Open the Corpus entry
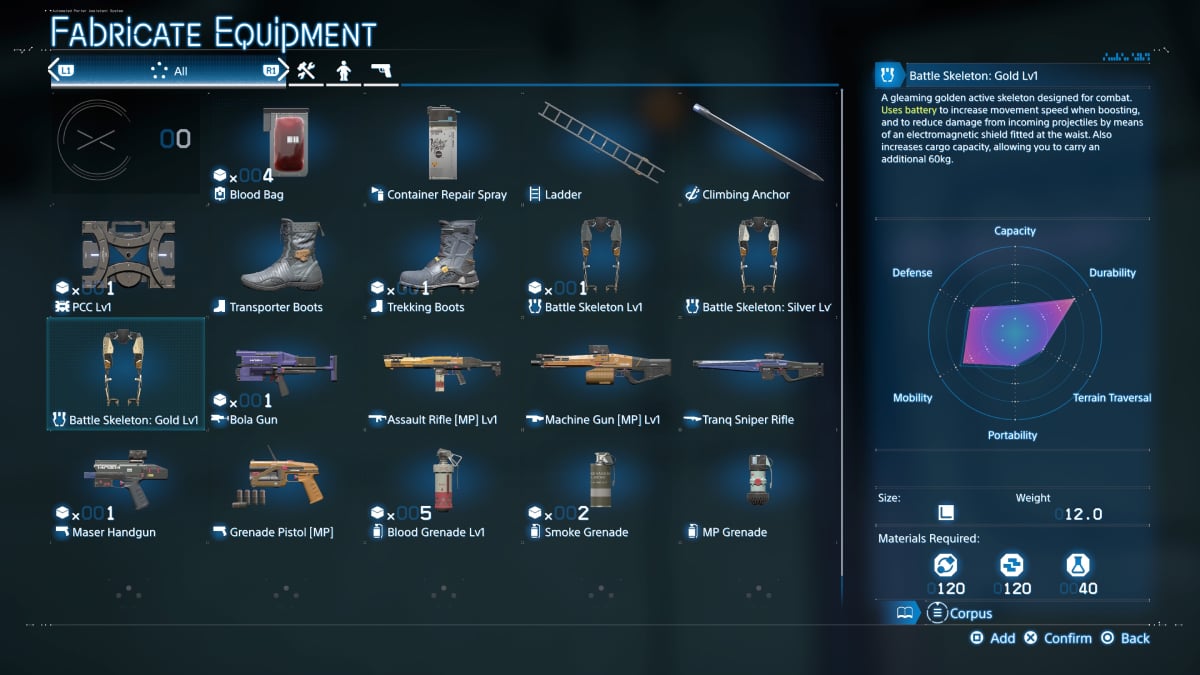The image size is (1200, 675). pyautogui.click(x=960, y=613)
